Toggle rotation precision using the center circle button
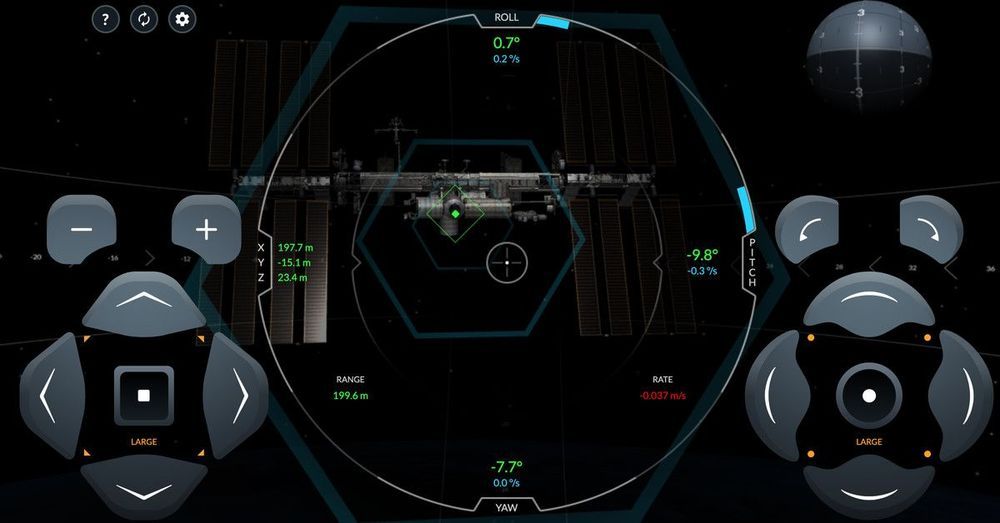Viewport: 1000px width, 523px height. click(869, 395)
